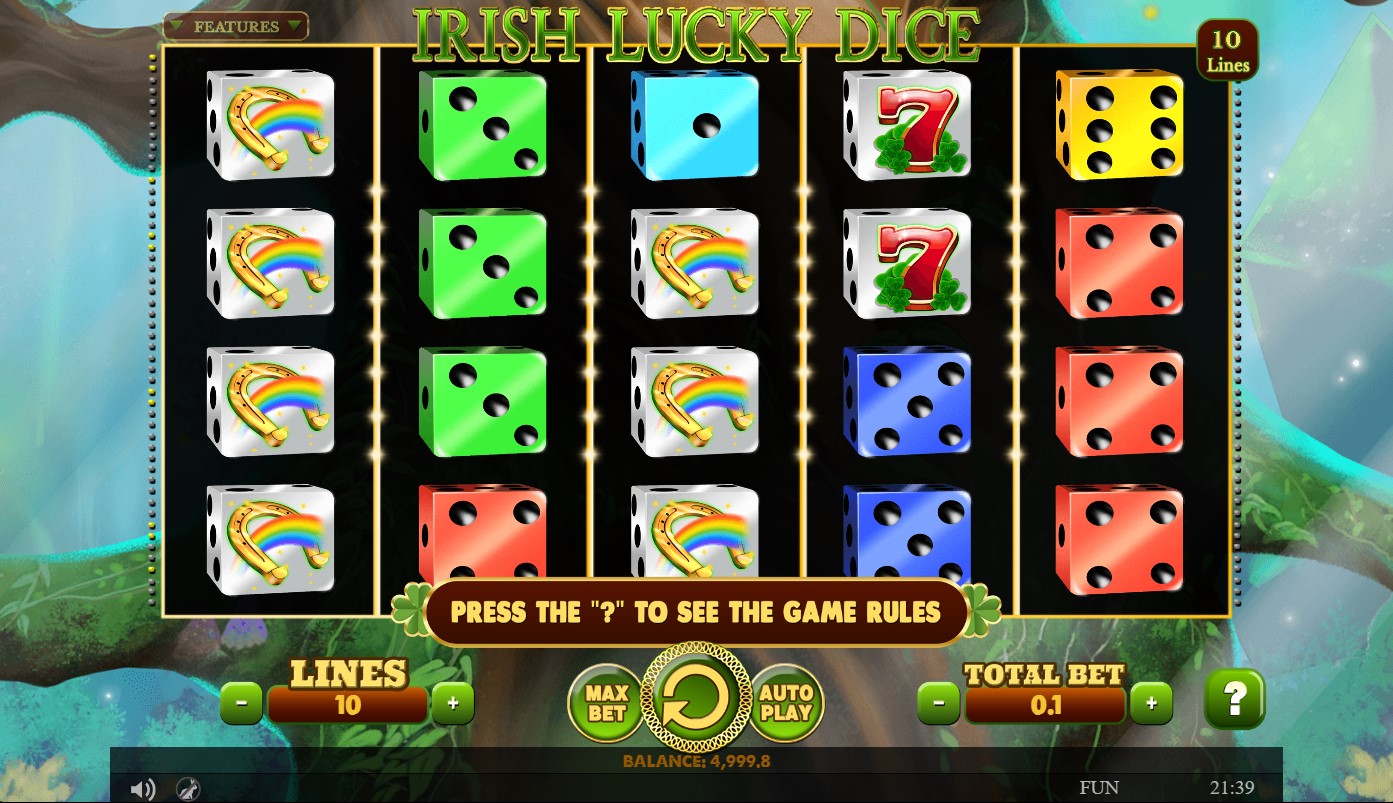Decrease Total Bet with the minus button
The width and height of the screenshot is (1393, 803).
(938, 703)
